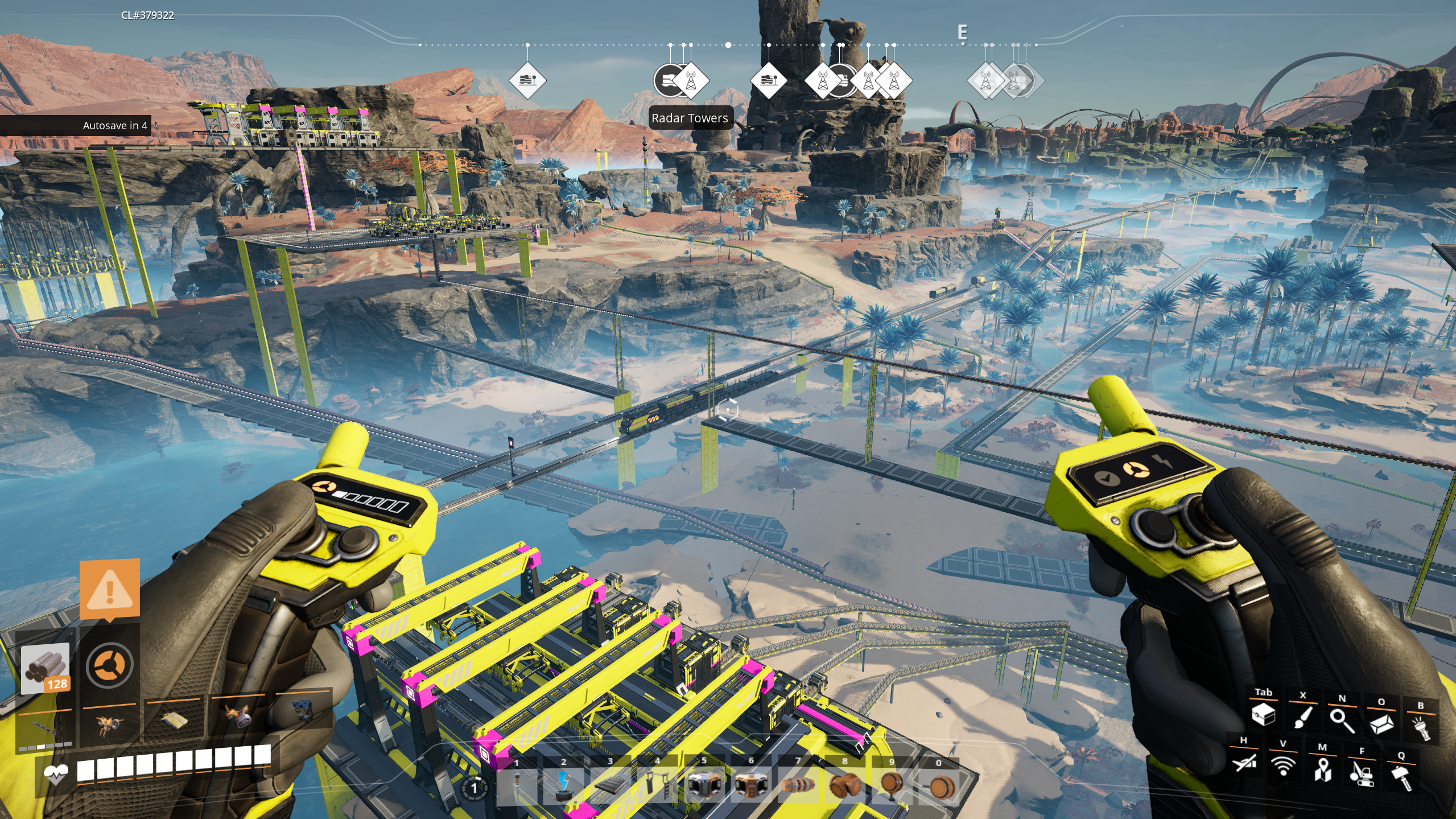Open the magnifying glass quick search
Image resolution: width=1456 pixels, height=819 pixels.
click(1342, 719)
